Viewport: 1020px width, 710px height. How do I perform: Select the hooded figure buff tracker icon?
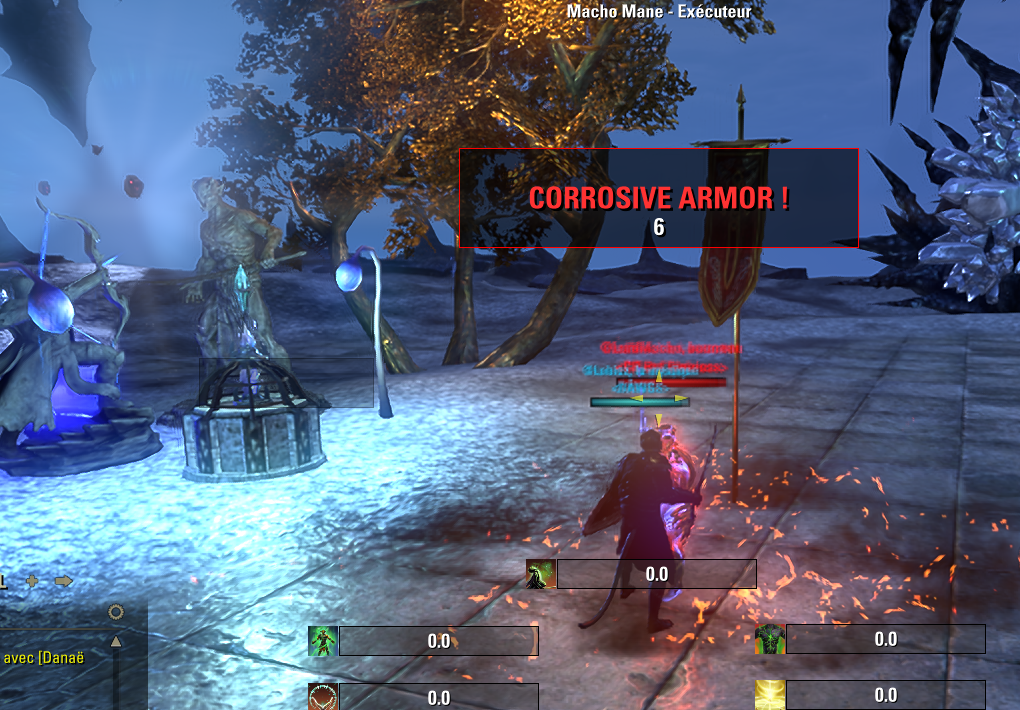coord(541,574)
